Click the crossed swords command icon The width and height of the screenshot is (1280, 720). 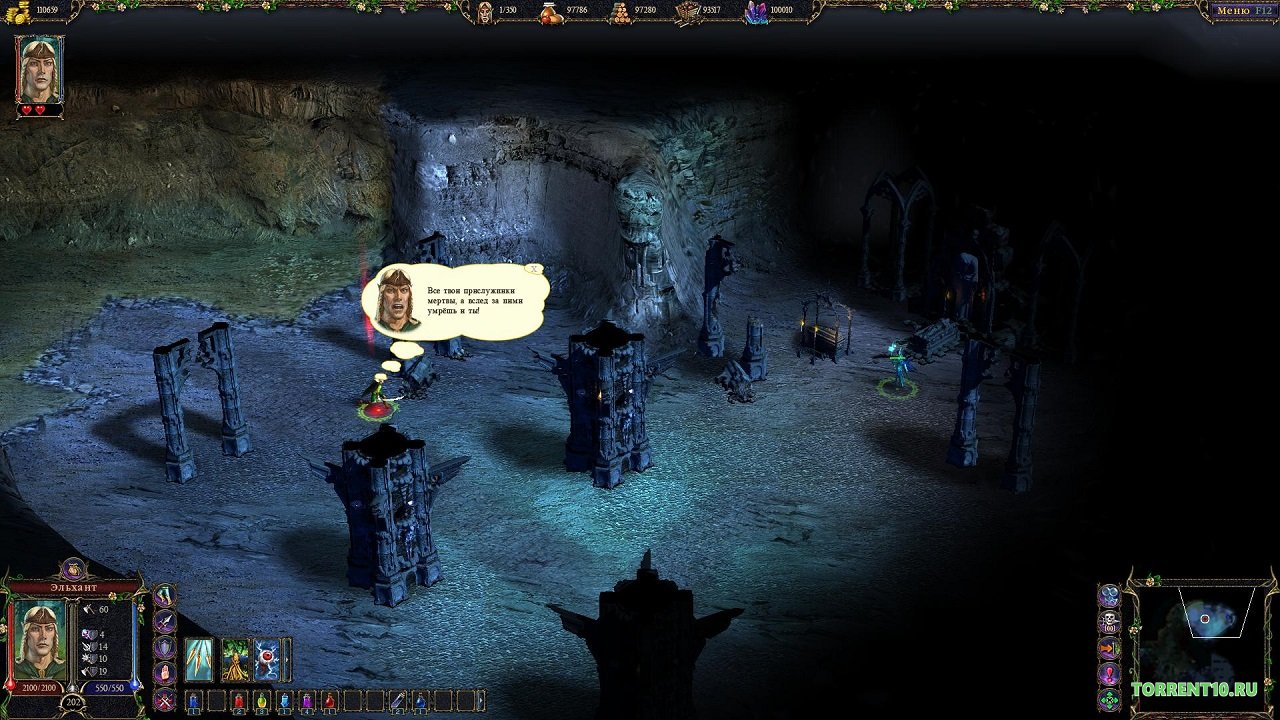pyautogui.click(x=164, y=700)
